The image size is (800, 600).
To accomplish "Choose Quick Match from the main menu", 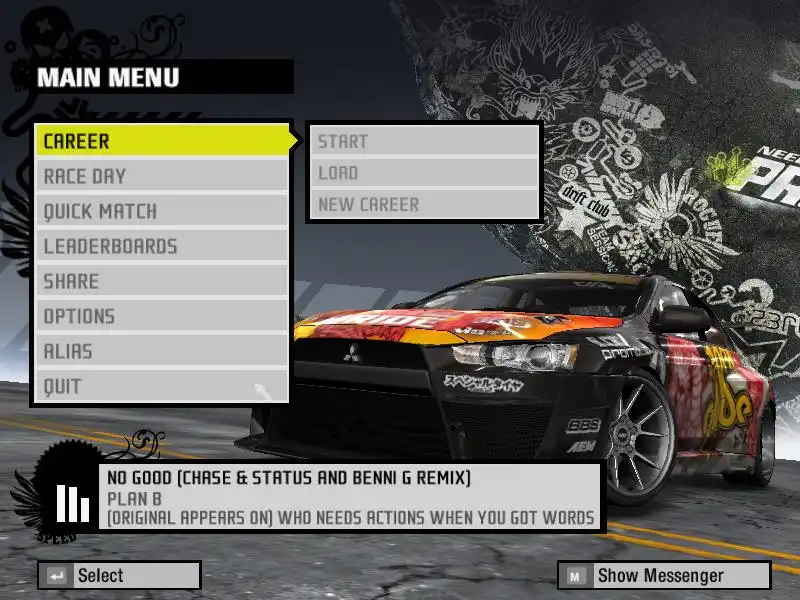I will 162,211.
